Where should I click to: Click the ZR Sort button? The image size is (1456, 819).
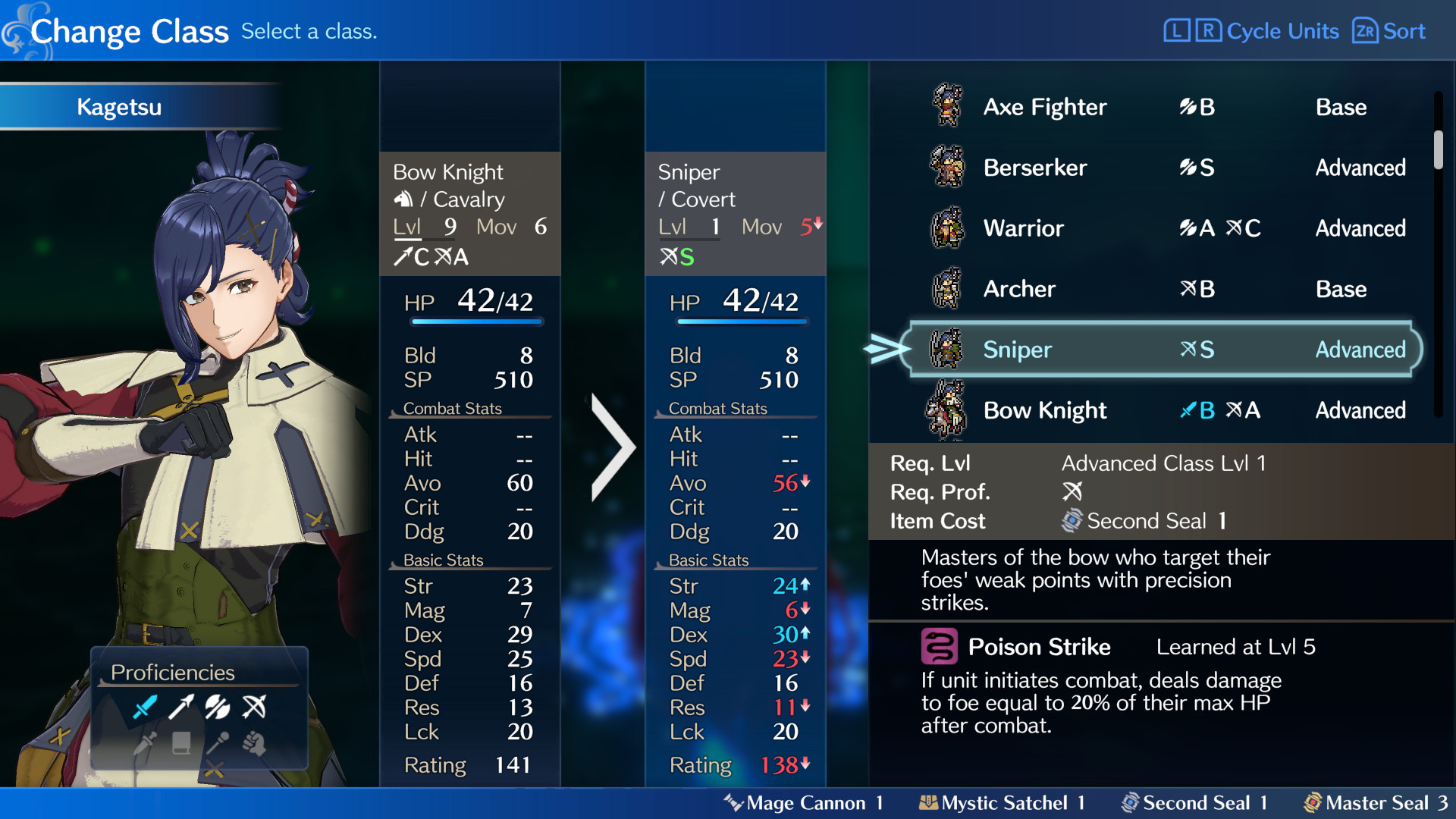coord(1389,31)
